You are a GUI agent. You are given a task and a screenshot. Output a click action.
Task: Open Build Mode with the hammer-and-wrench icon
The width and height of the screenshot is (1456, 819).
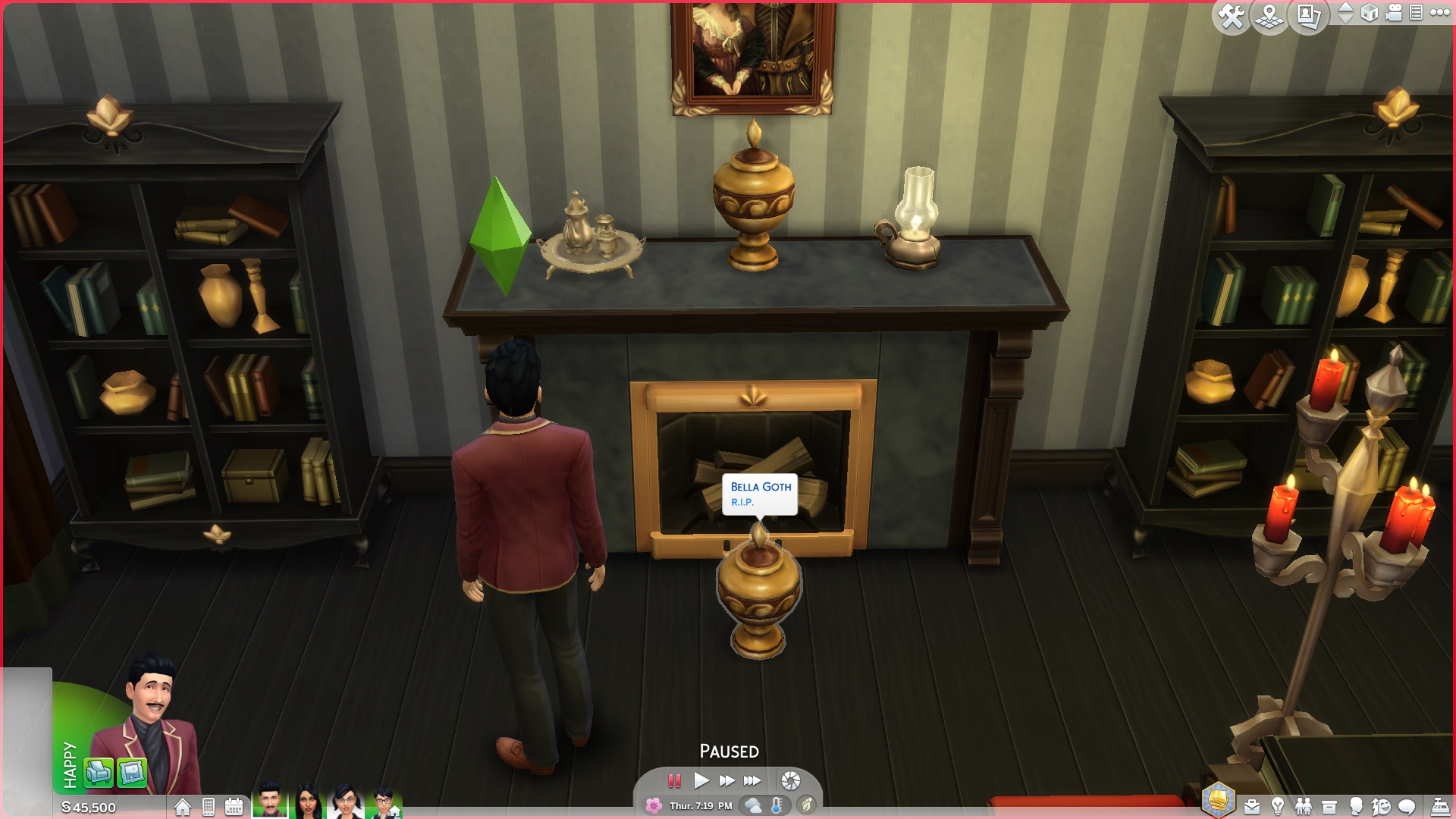click(1231, 15)
